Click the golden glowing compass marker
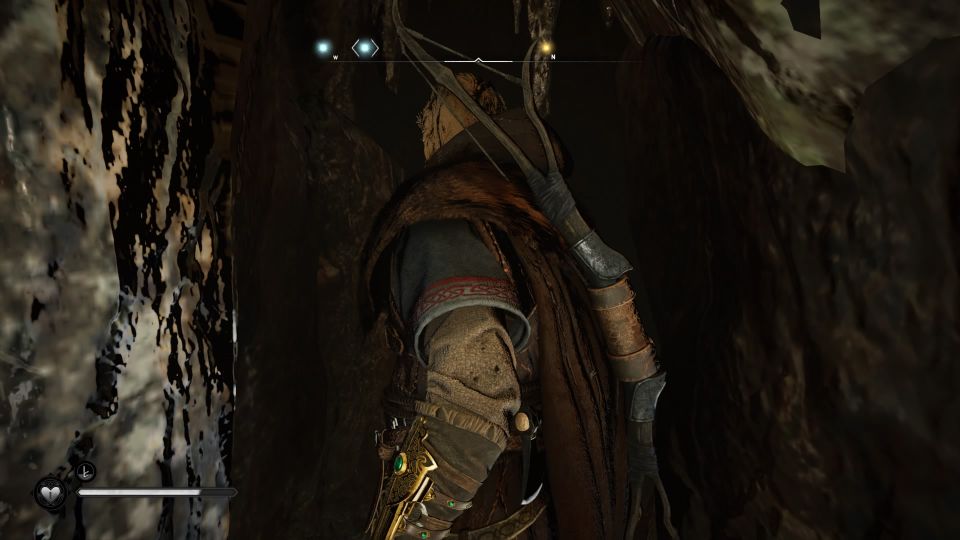Image resolution: width=960 pixels, height=540 pixels. [x=546, y=46]
